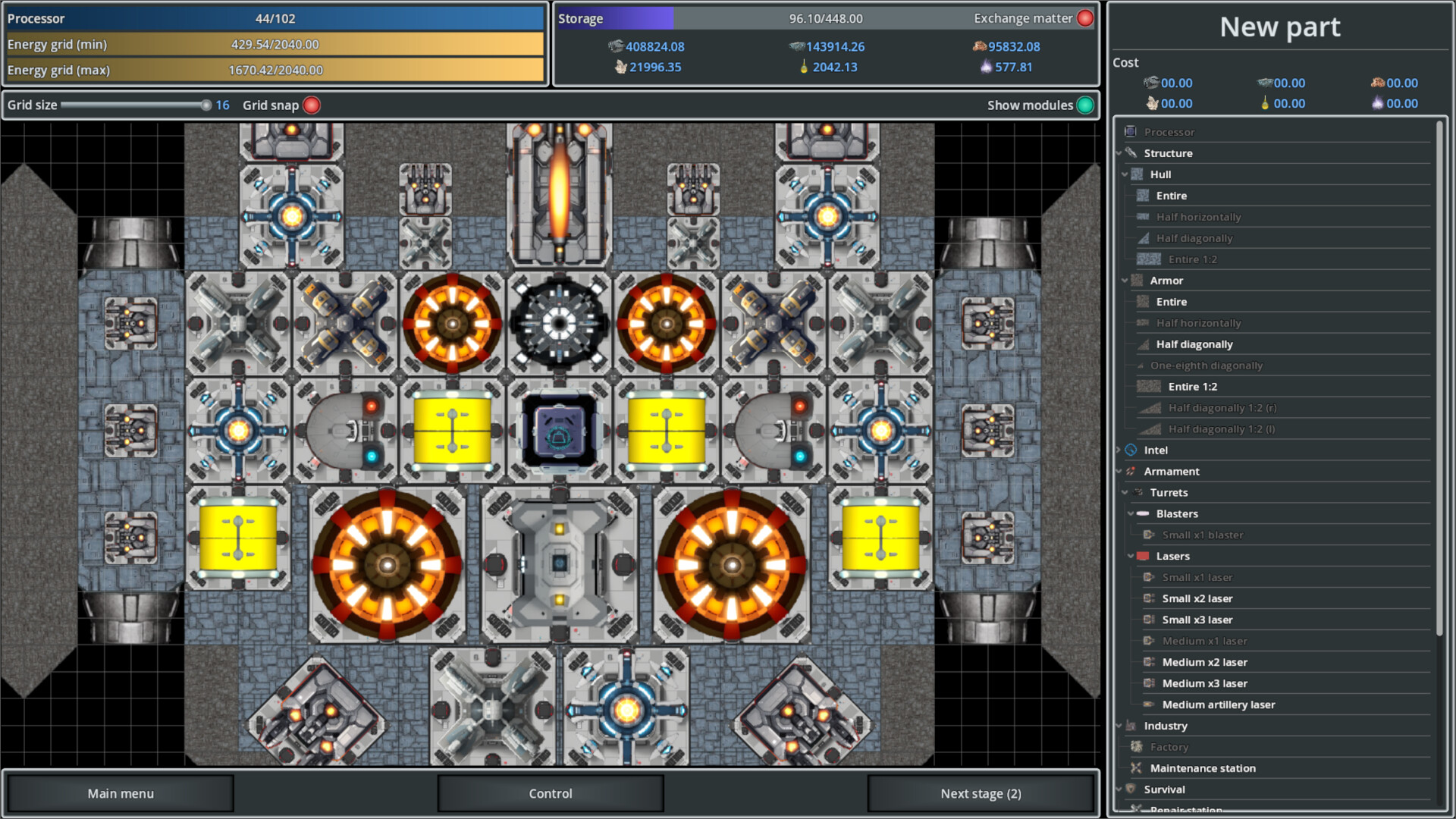Select the Factory part icon
This screenshot has height=819, width=1456.
pos(1168,747)
